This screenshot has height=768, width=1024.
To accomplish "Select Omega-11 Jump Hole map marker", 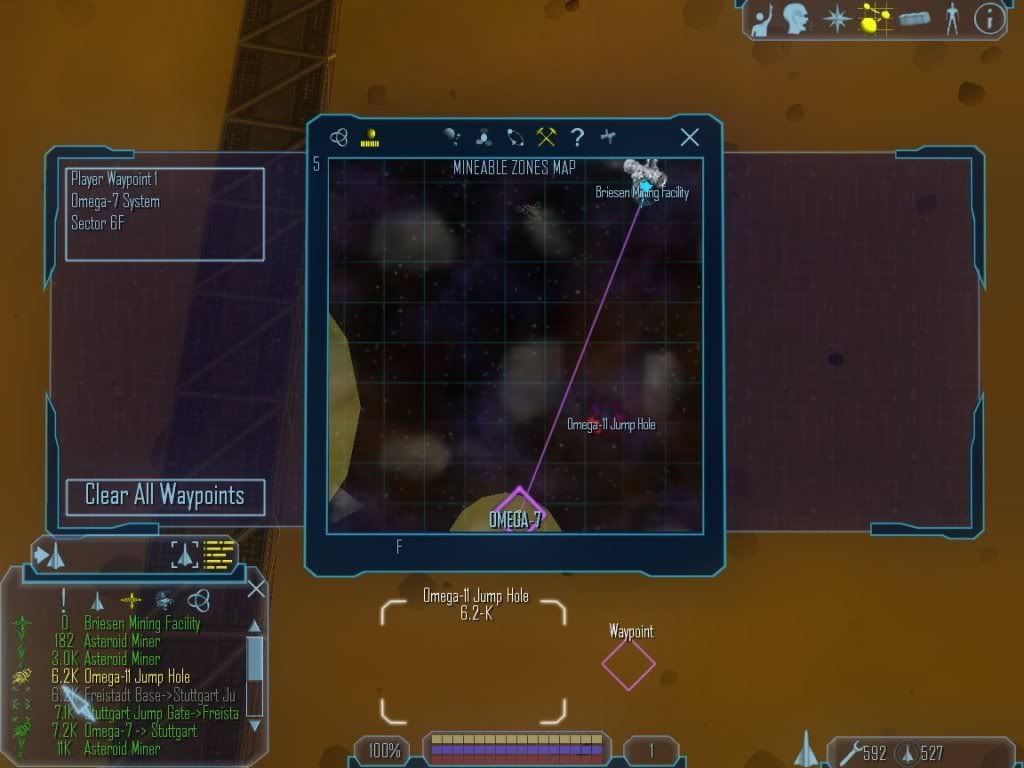I will [596, 424].
